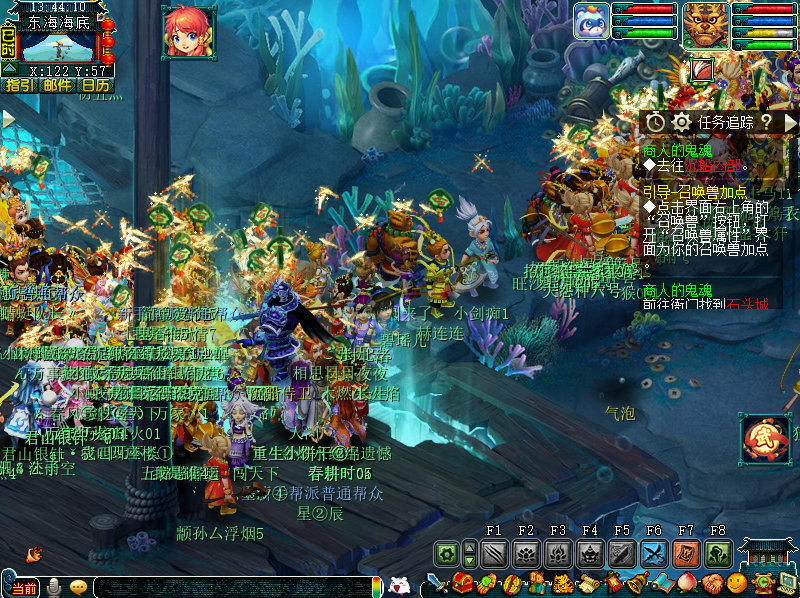Collapse the quest tracker with its arrow
800x598 pixels.
[790, 121]
